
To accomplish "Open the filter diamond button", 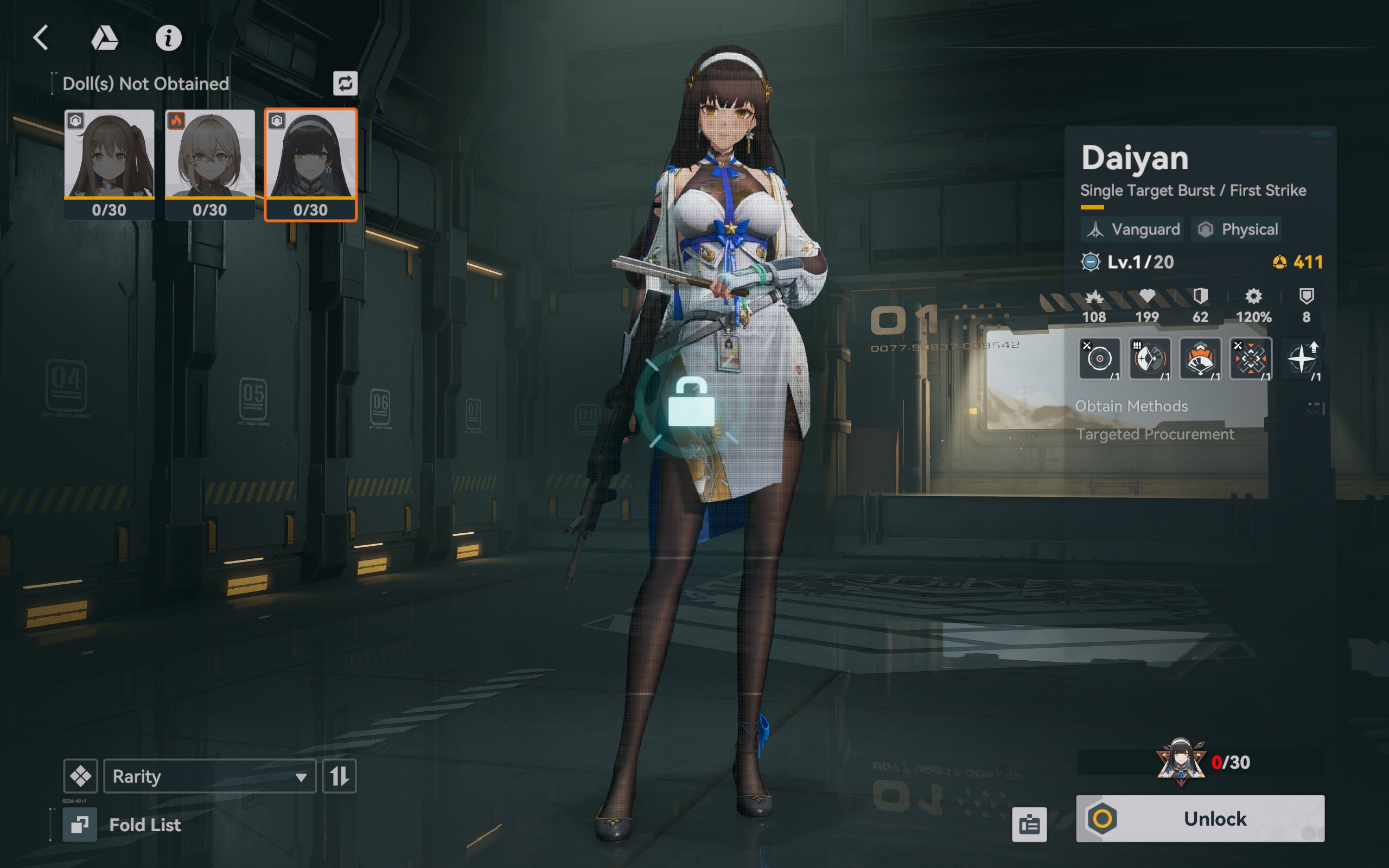I will (80, 776).
